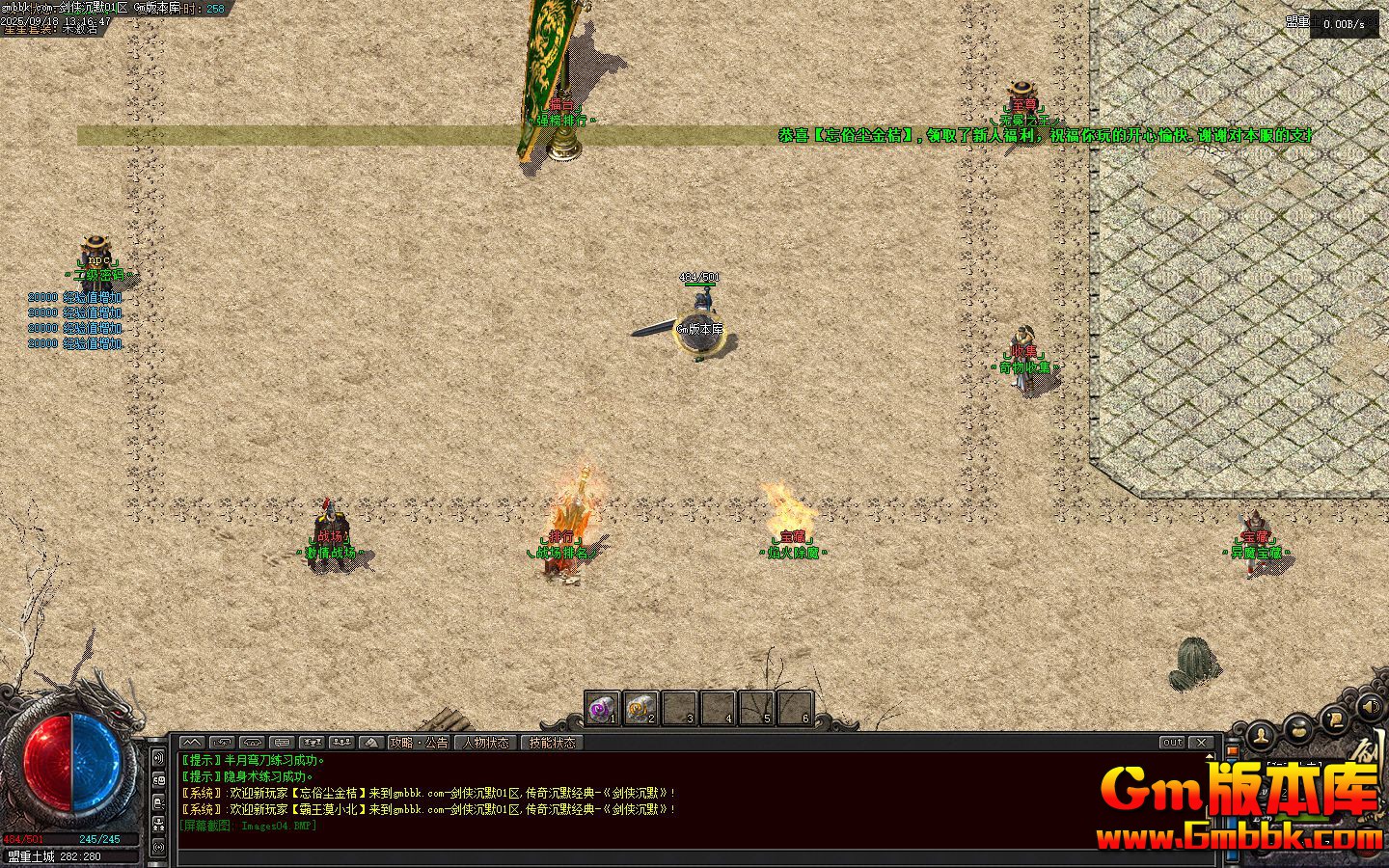1389x868 pixels.
Task: Open the scroll-shaped skills icon
Action: point(1334,719)
